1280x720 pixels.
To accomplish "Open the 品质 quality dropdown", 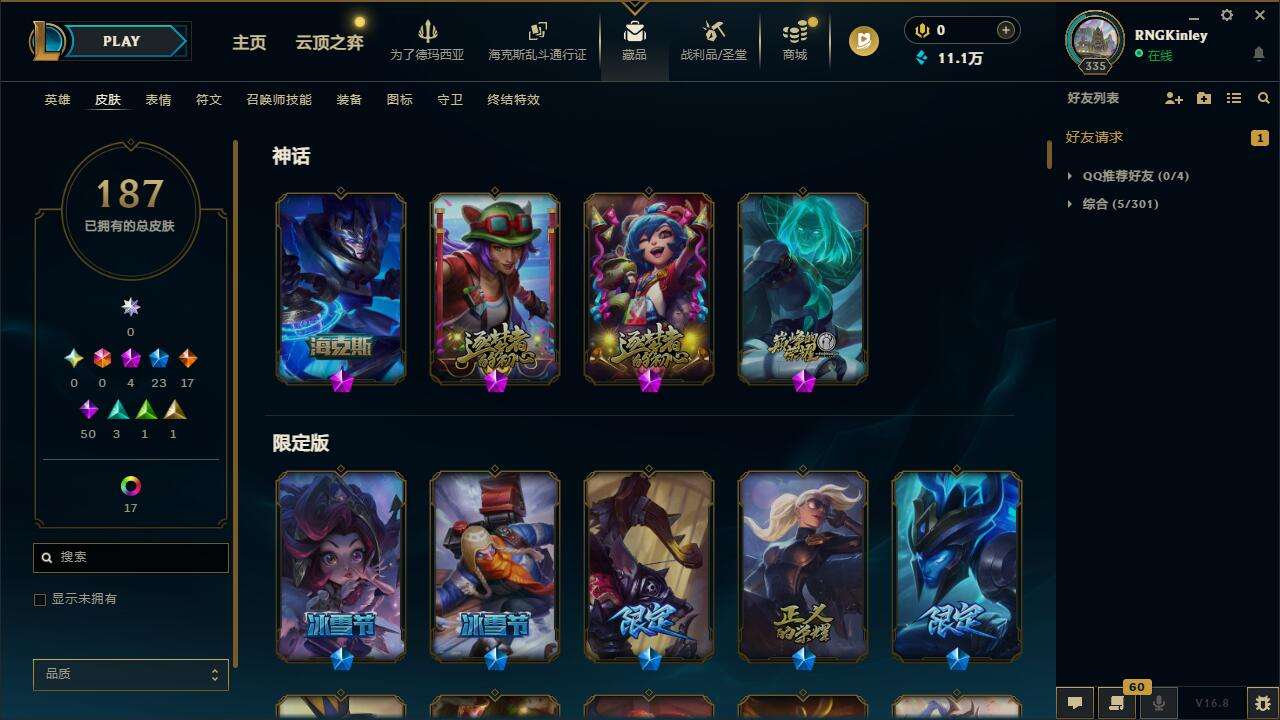I will (130, 674).
